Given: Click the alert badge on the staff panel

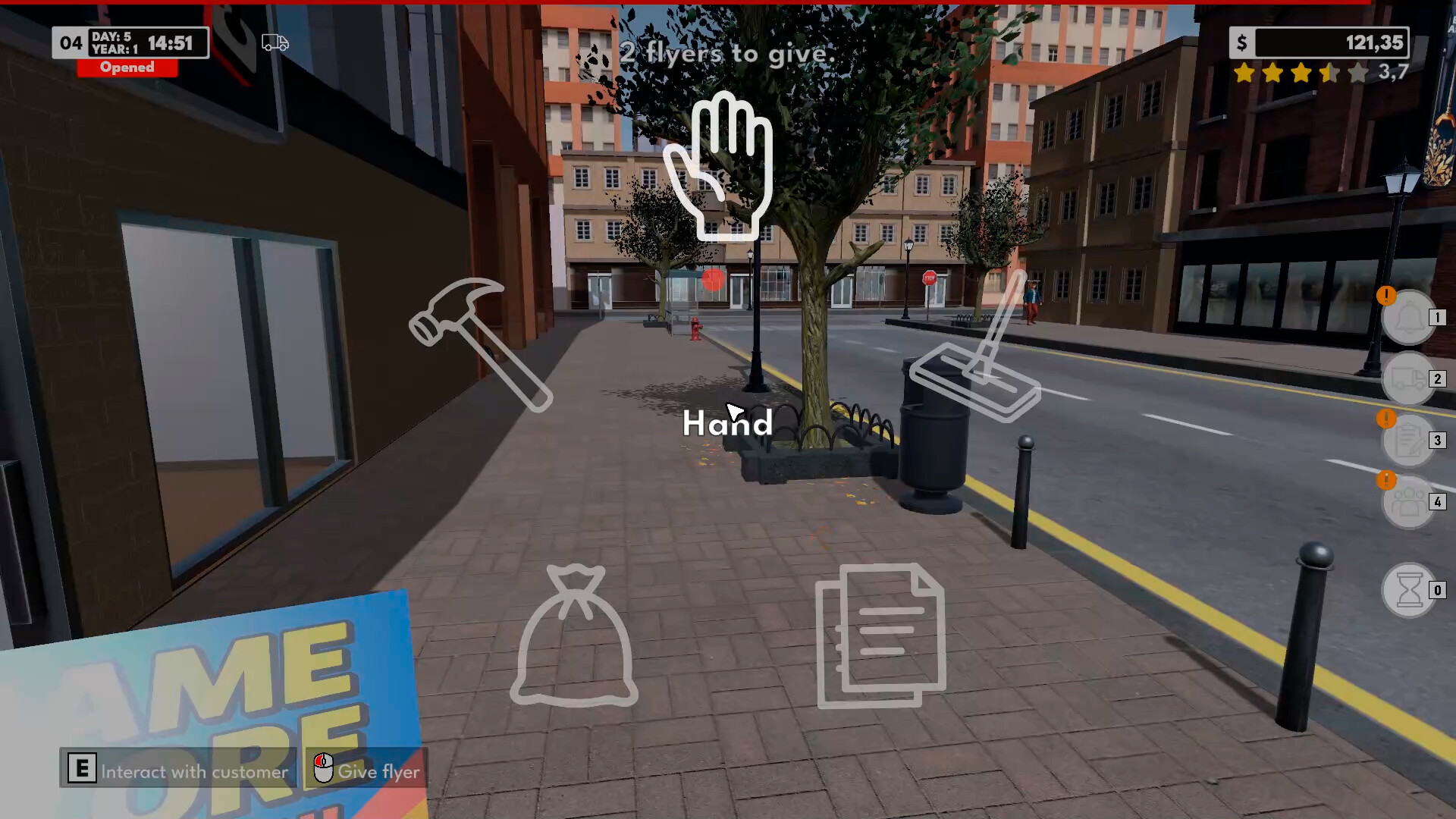Looking at the screenshot, I should point(1387,479).
